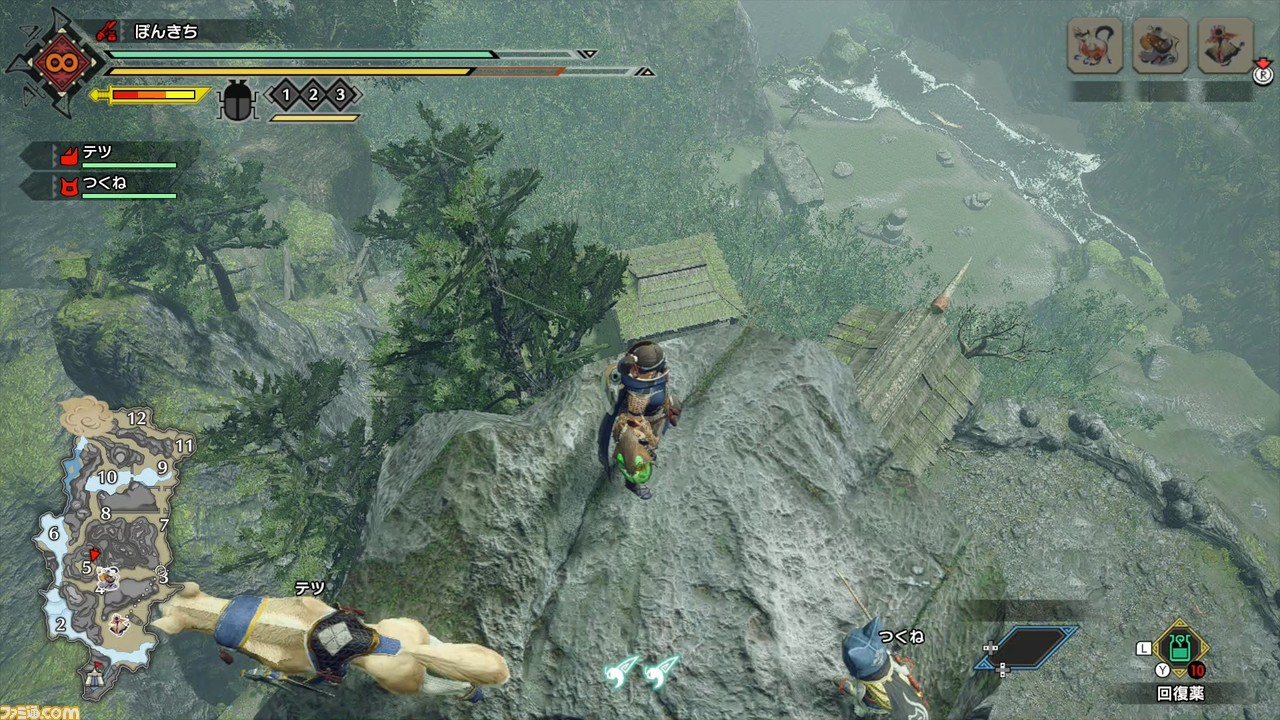Click the glowing kunai icons
Screen dimensions: 1280x720
point(642,671)
